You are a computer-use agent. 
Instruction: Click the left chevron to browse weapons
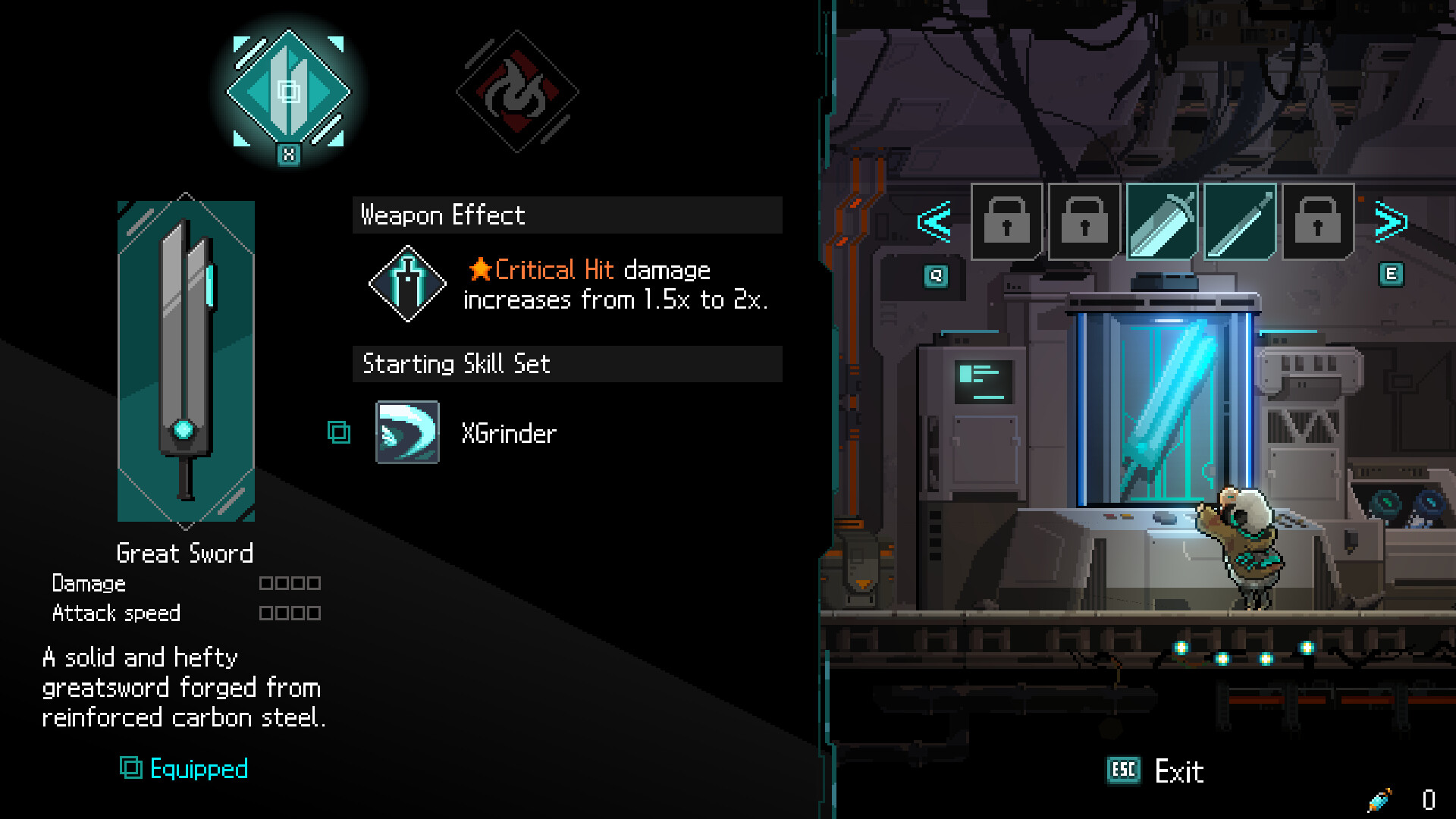tap(934, 222)
